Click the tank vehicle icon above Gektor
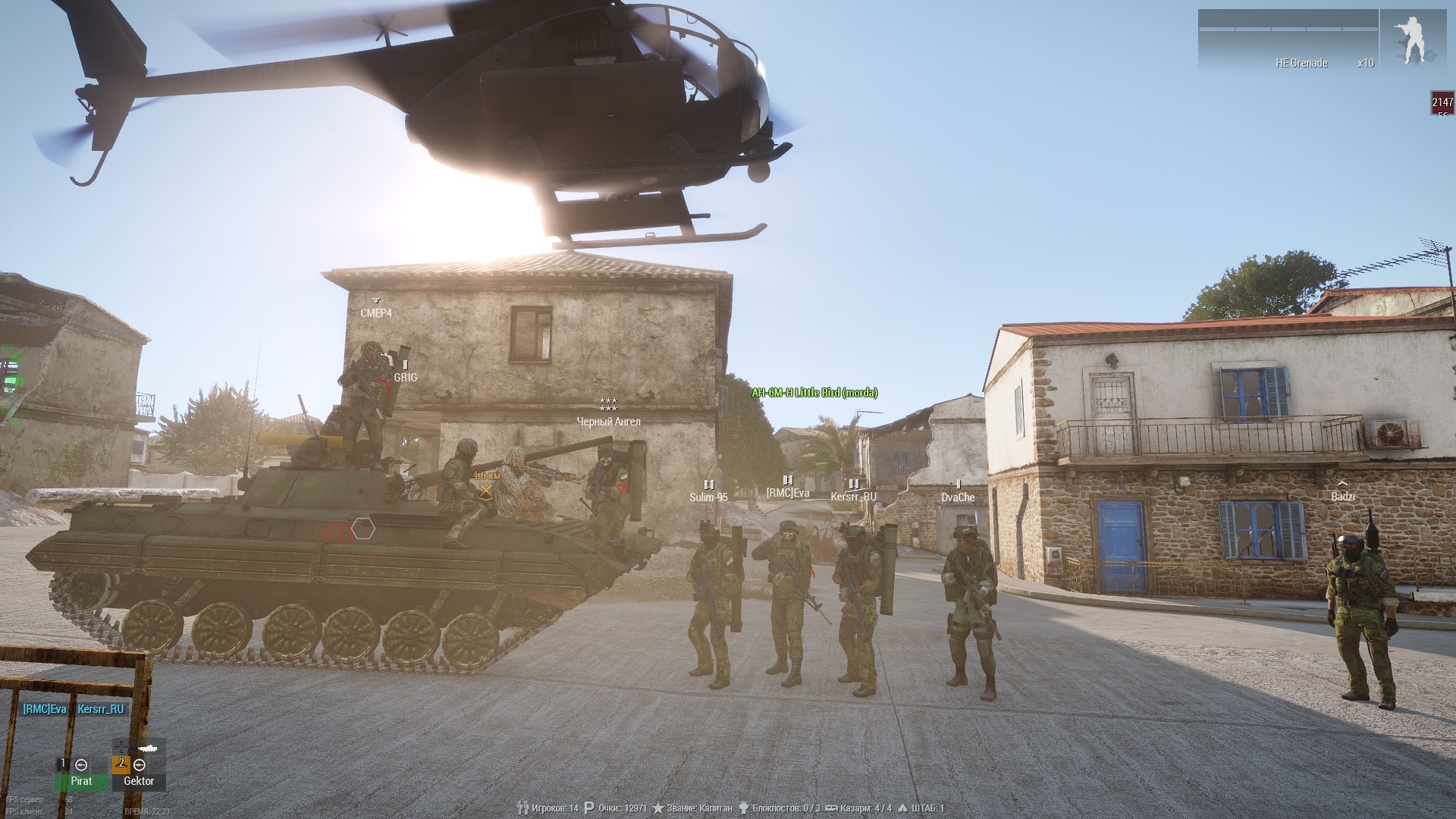Viewport: 1456px width, 819px height. pyautogui.click(x=146, y=748)
